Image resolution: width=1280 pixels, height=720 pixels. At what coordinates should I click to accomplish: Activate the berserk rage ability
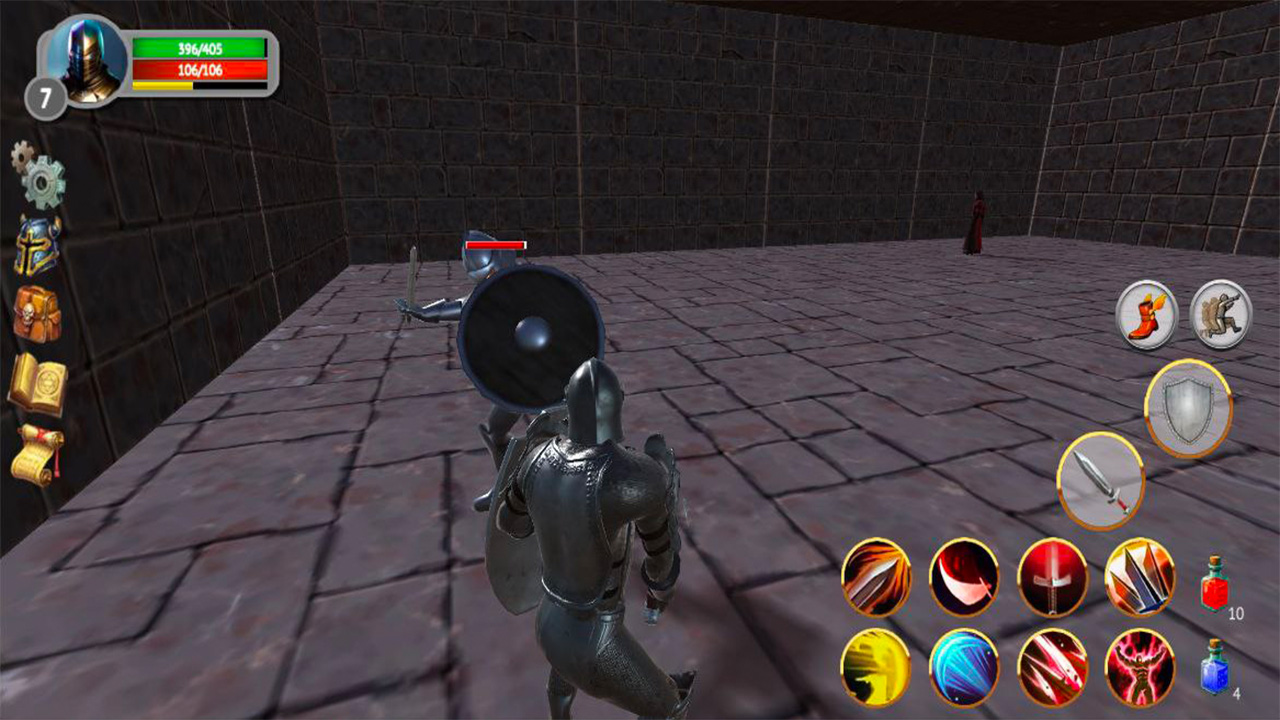pos(1141,665)
